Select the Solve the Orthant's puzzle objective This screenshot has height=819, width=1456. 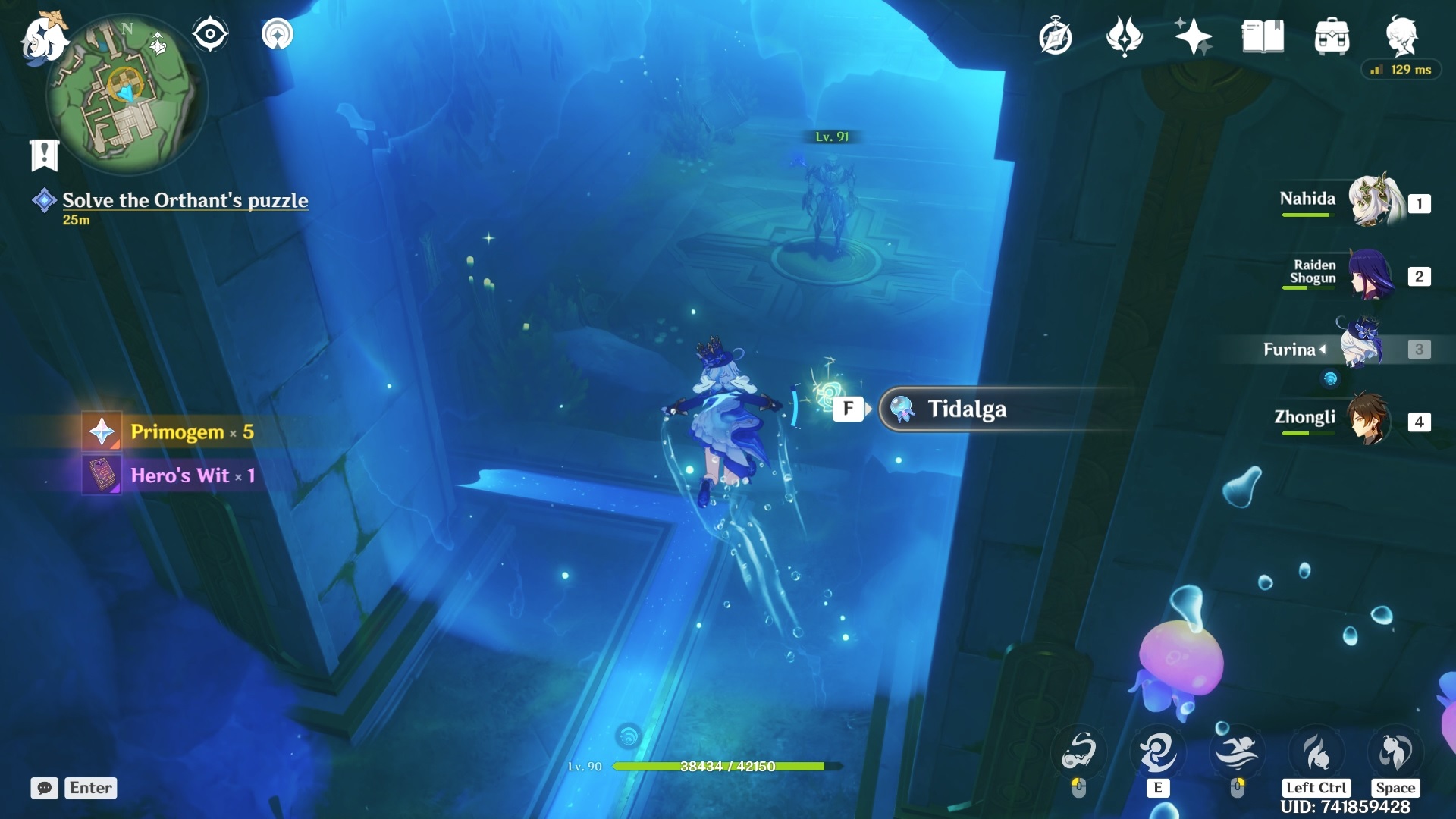point(184,200)
